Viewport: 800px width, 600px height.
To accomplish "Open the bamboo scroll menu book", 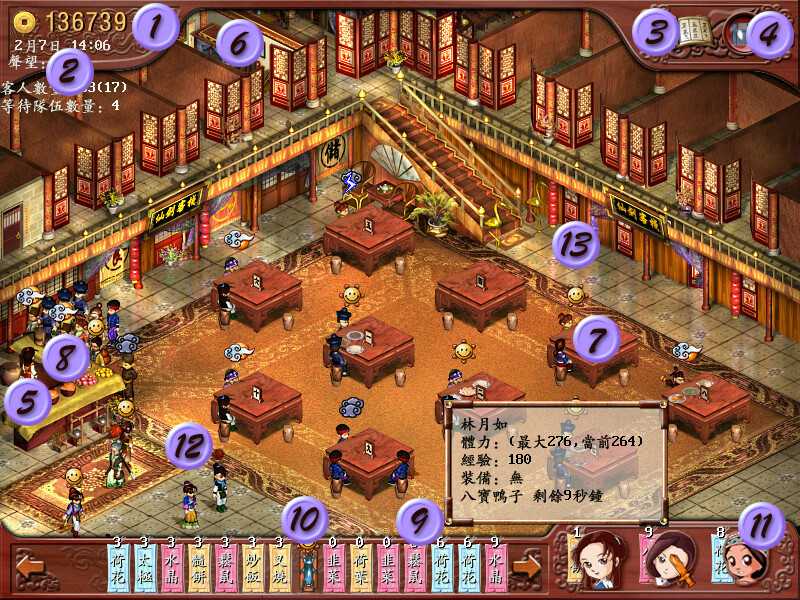I will pyautogui.click(x=694, y=30).
